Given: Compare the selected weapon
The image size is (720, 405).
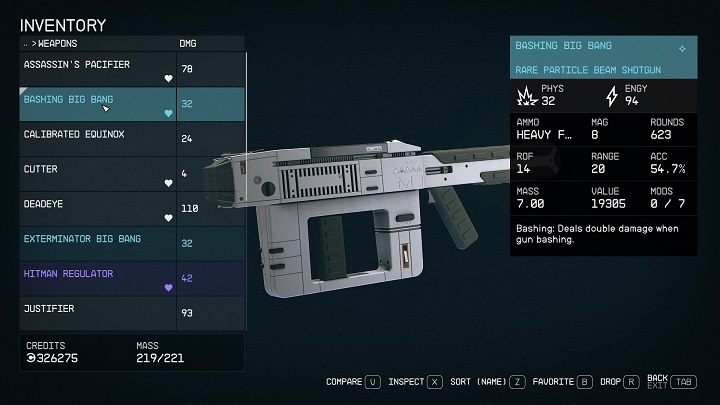Looking at the screenshot, I should [354, 381].
